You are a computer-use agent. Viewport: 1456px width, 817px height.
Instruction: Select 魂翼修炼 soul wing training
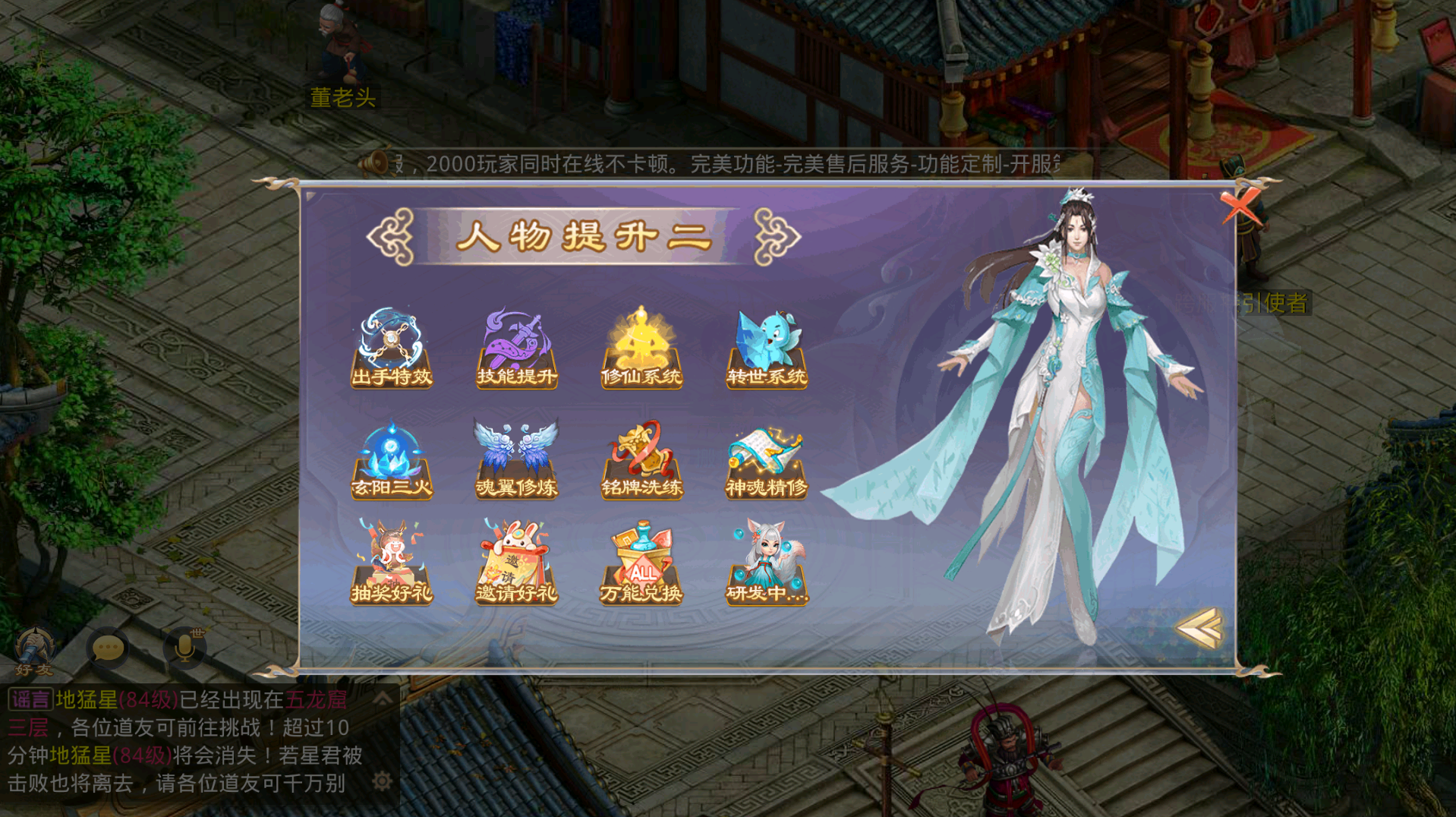[517, 461]
